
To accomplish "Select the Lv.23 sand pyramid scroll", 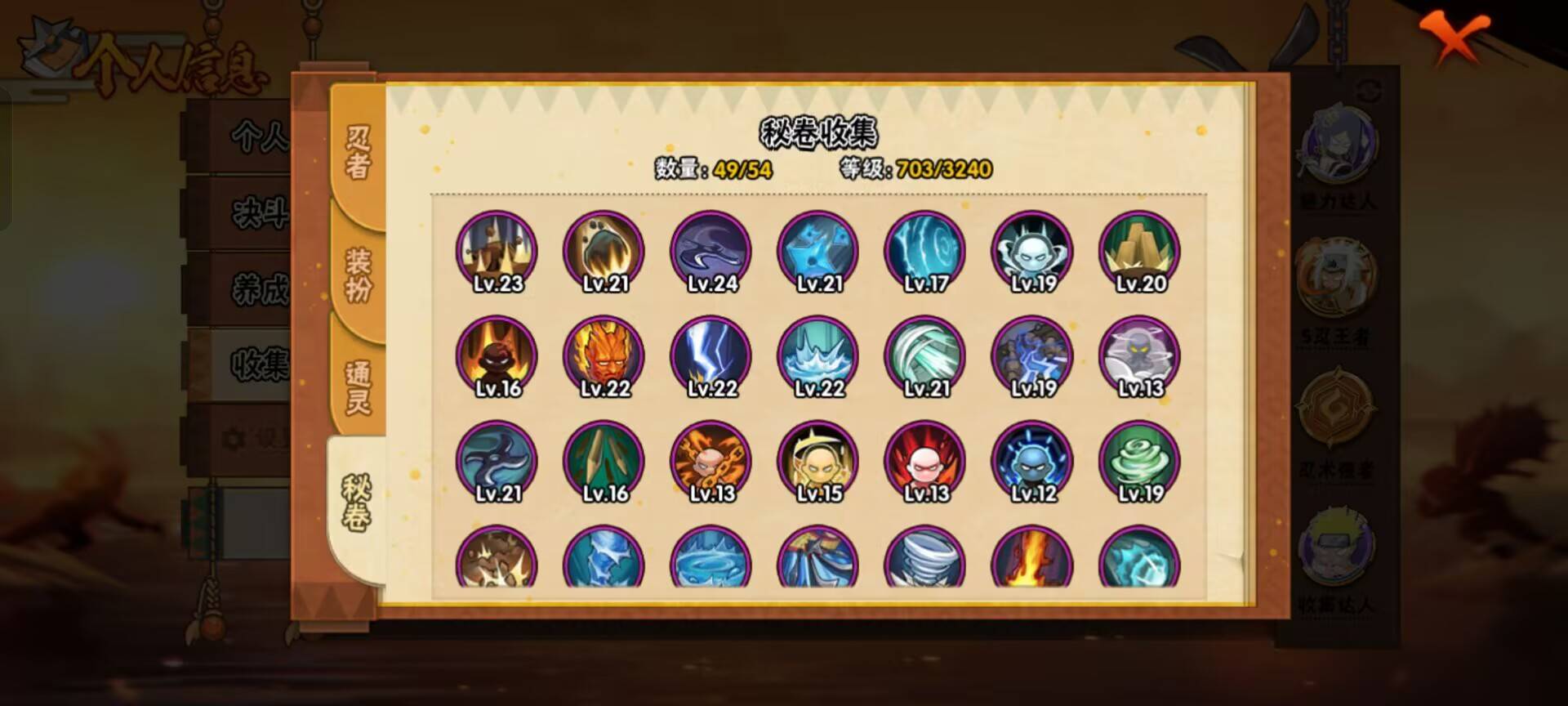I will [x=496, y=252].
